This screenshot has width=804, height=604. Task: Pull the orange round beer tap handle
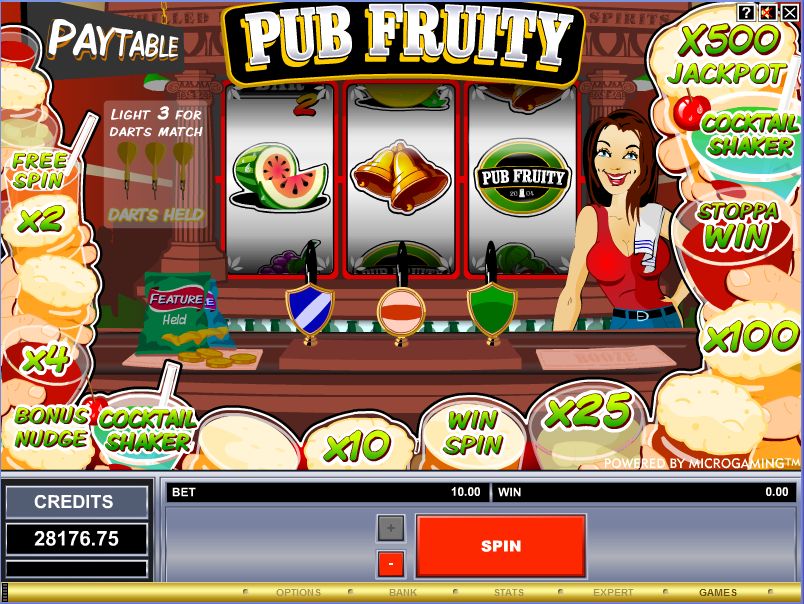coord(400,310)
